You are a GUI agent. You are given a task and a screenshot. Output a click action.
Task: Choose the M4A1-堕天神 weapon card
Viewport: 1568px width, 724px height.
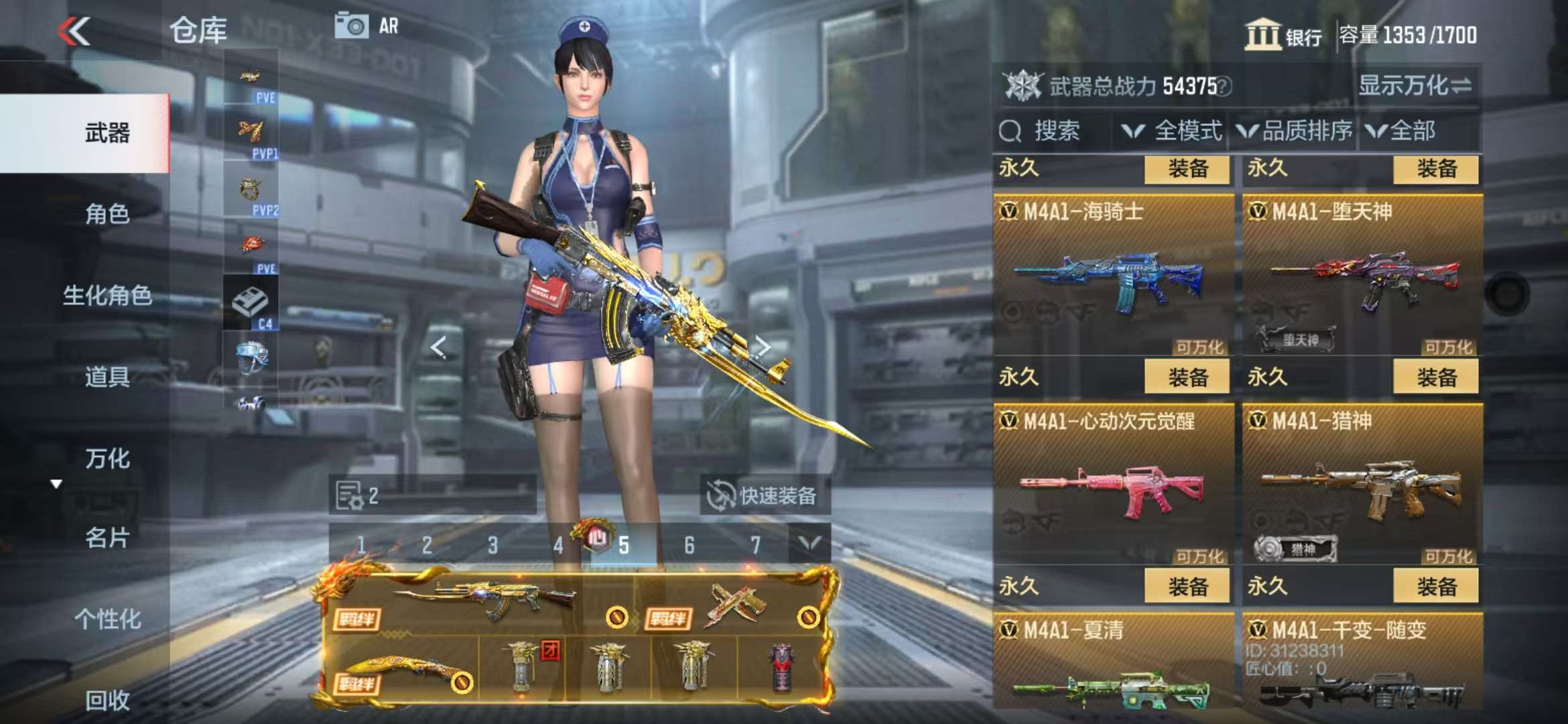coord(1362,275)
